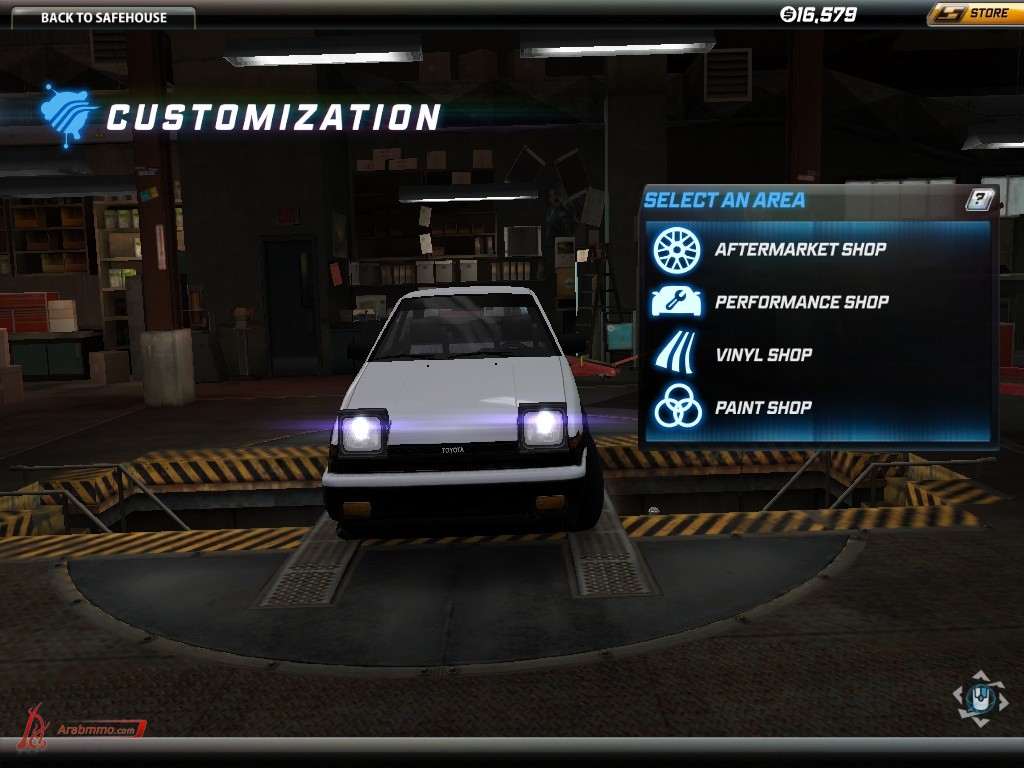
Task: Enter the Aftermarket Shop
Action: pyautogui.click(x=799, y=250)
